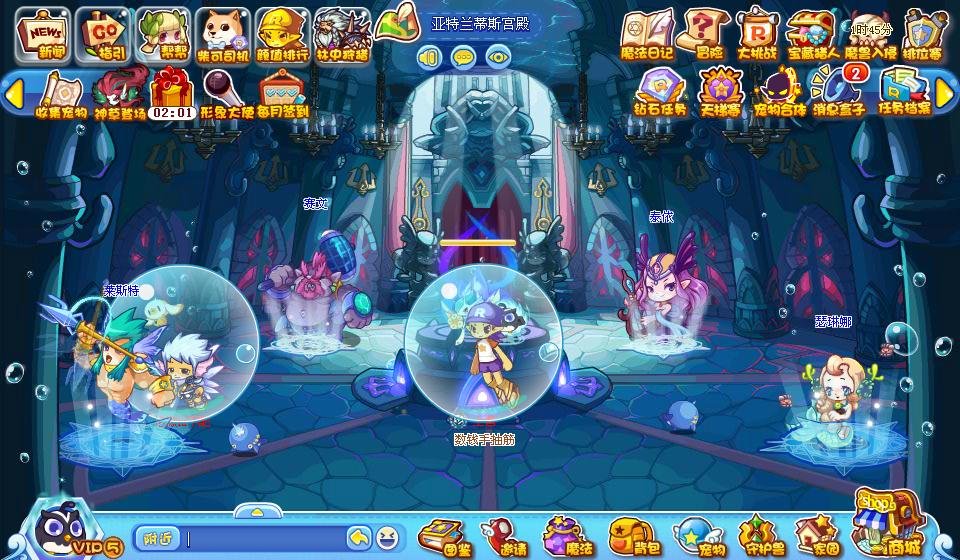Viewport: 960px width, 560px height.
Task: Open the Diamond Quest (钻石任务) icon
Action: coord(660,92)
